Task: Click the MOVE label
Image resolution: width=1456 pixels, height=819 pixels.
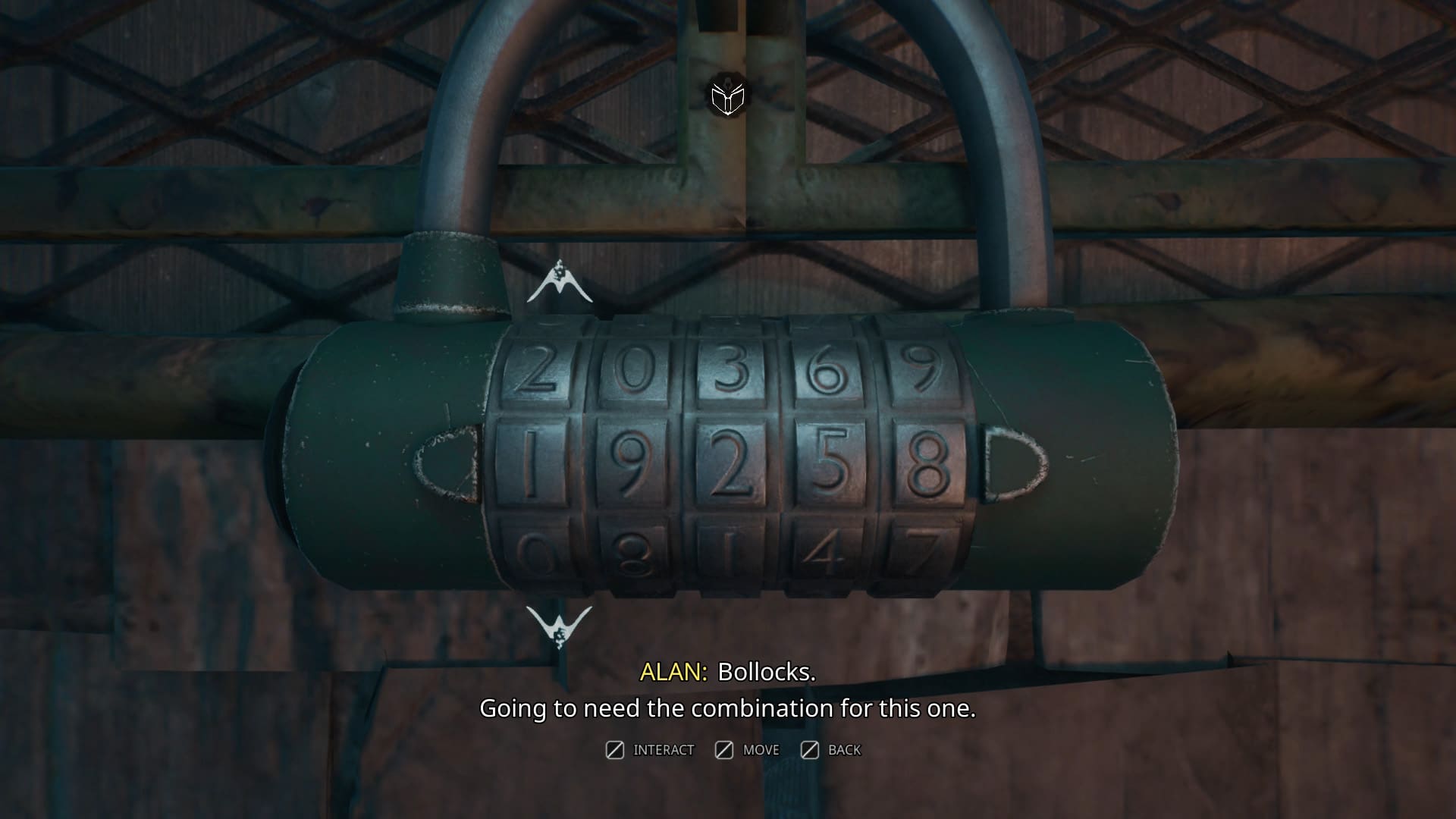Action: click(x=760, y=750)
